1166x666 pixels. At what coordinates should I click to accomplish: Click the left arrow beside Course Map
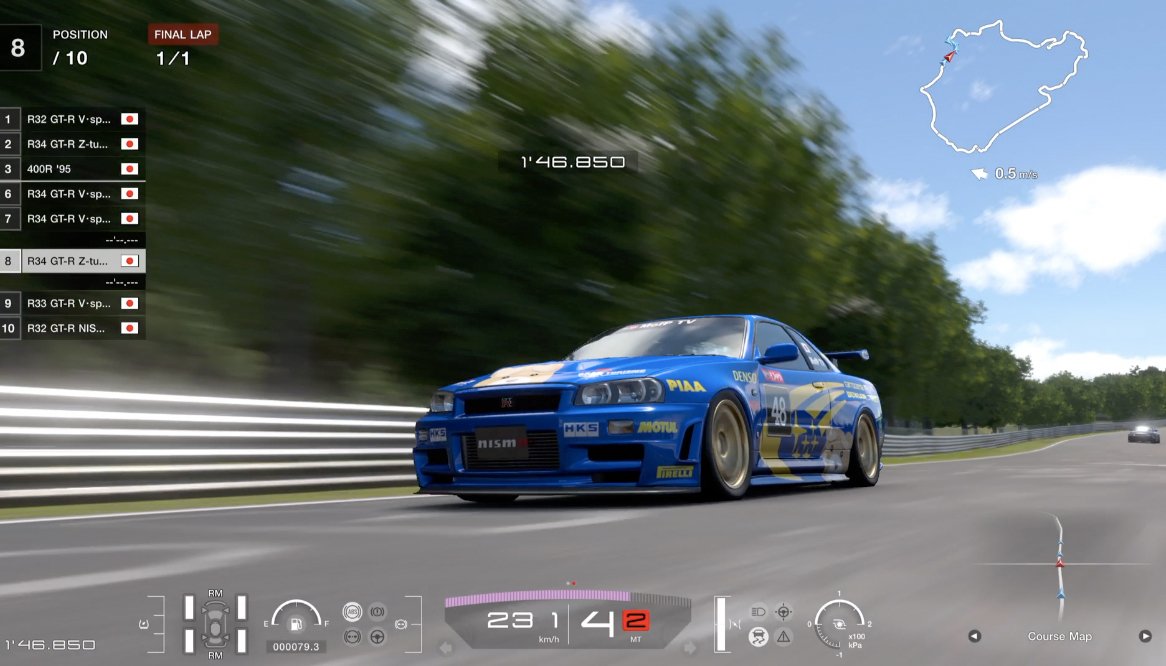pyautogui.click(x=974, y=636)
